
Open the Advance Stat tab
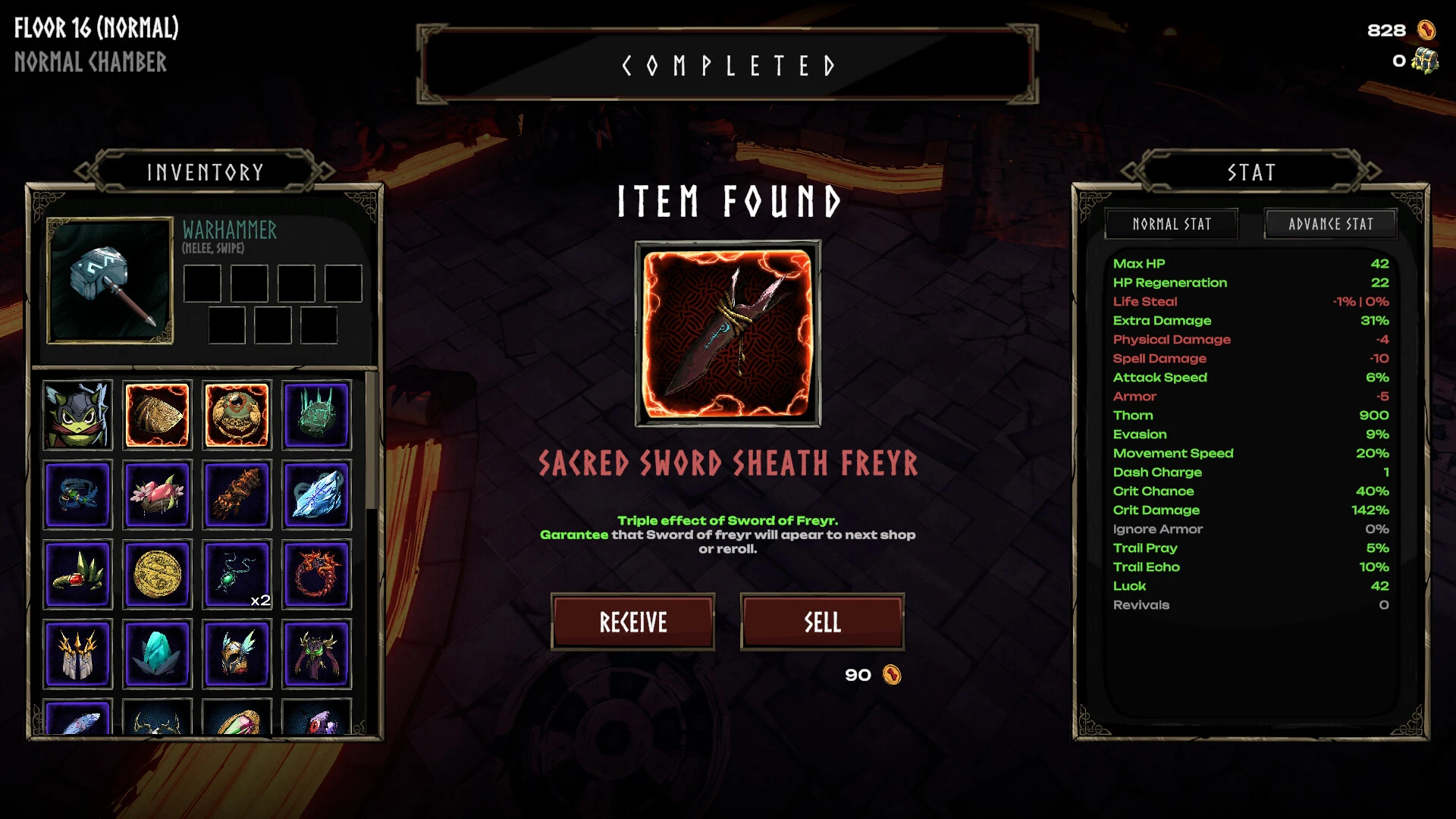[x=1330, y=224]
